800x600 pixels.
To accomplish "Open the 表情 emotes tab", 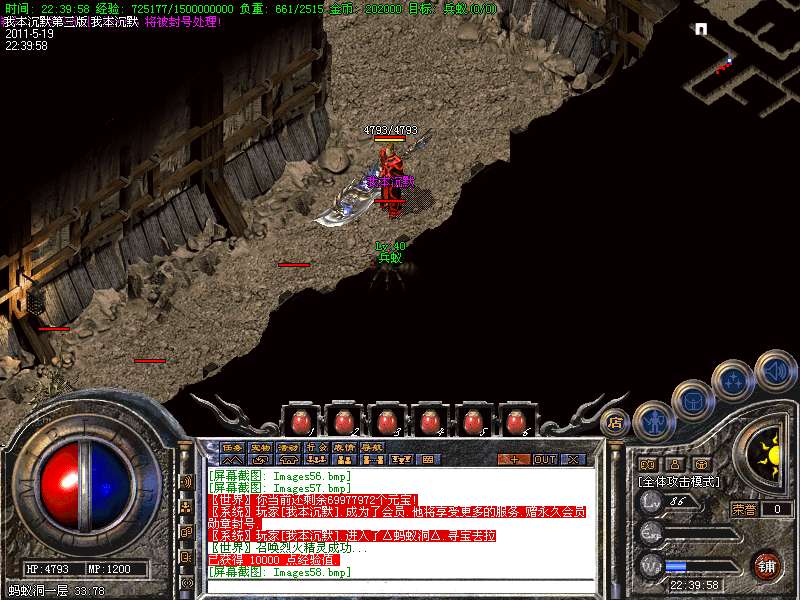I will coord(344,447).
